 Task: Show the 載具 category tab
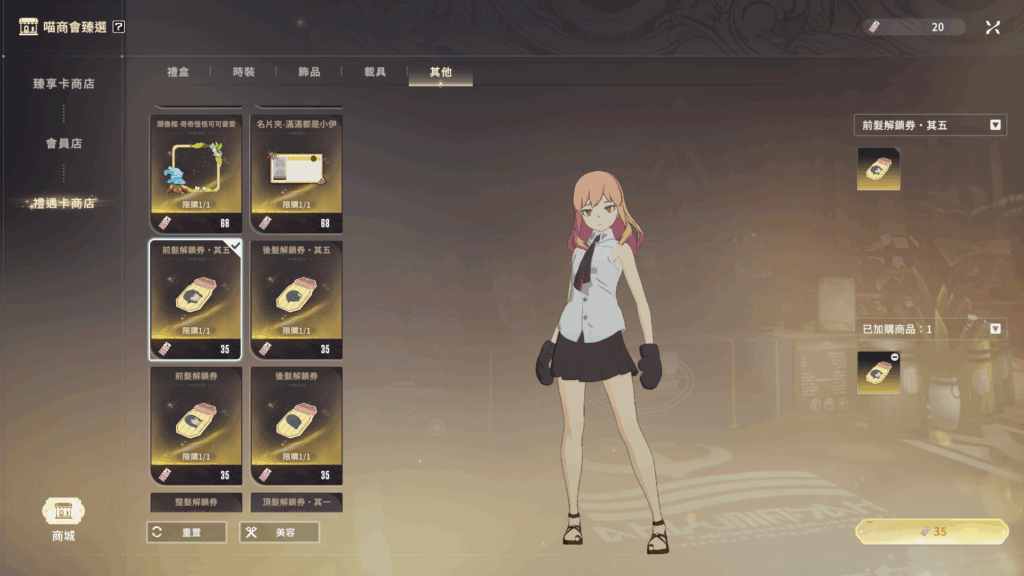375,72
